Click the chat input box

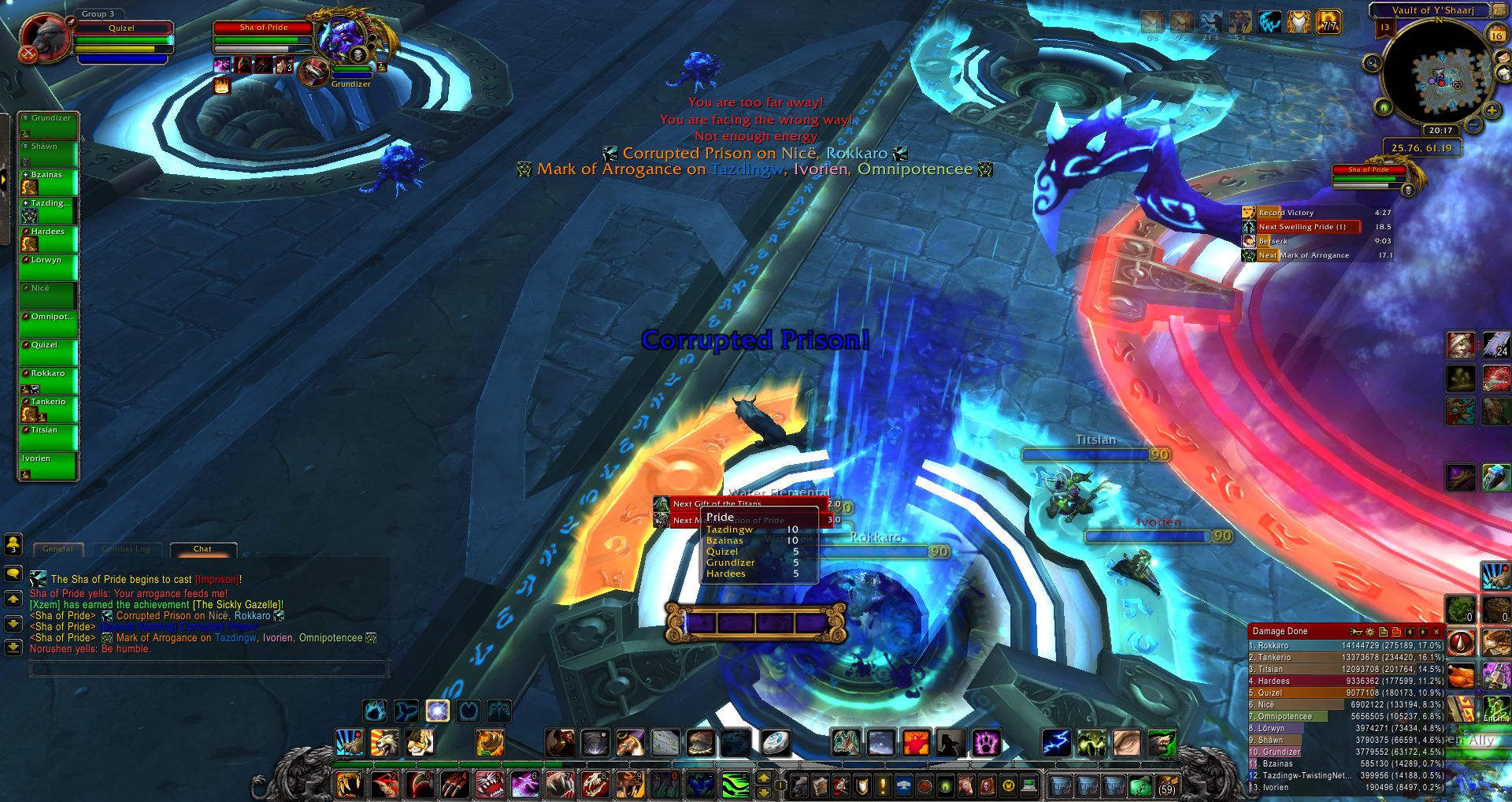click(209, 670)
